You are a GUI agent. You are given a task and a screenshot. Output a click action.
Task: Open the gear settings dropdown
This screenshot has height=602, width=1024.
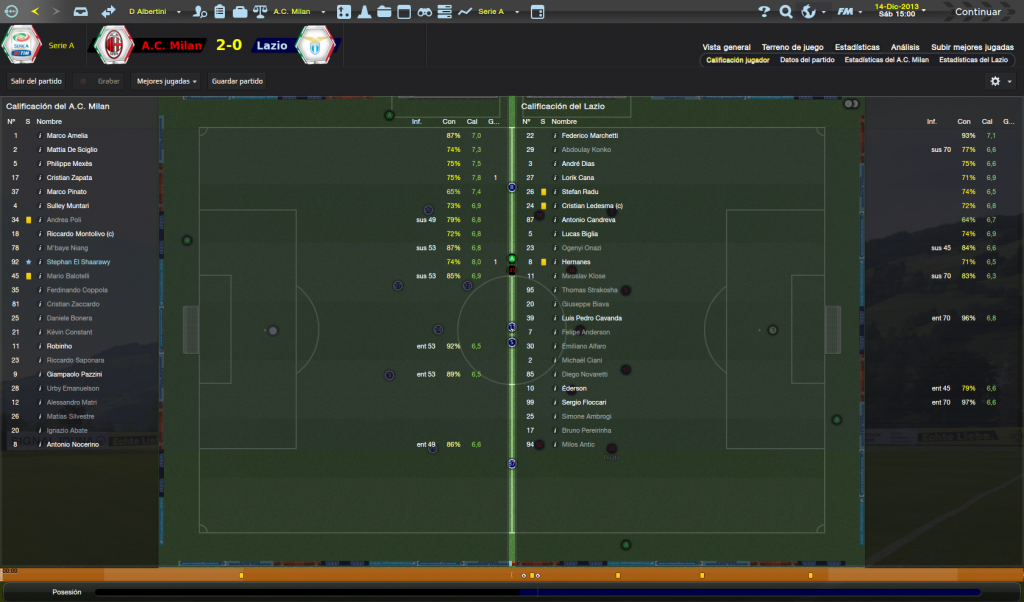(998, 81)
